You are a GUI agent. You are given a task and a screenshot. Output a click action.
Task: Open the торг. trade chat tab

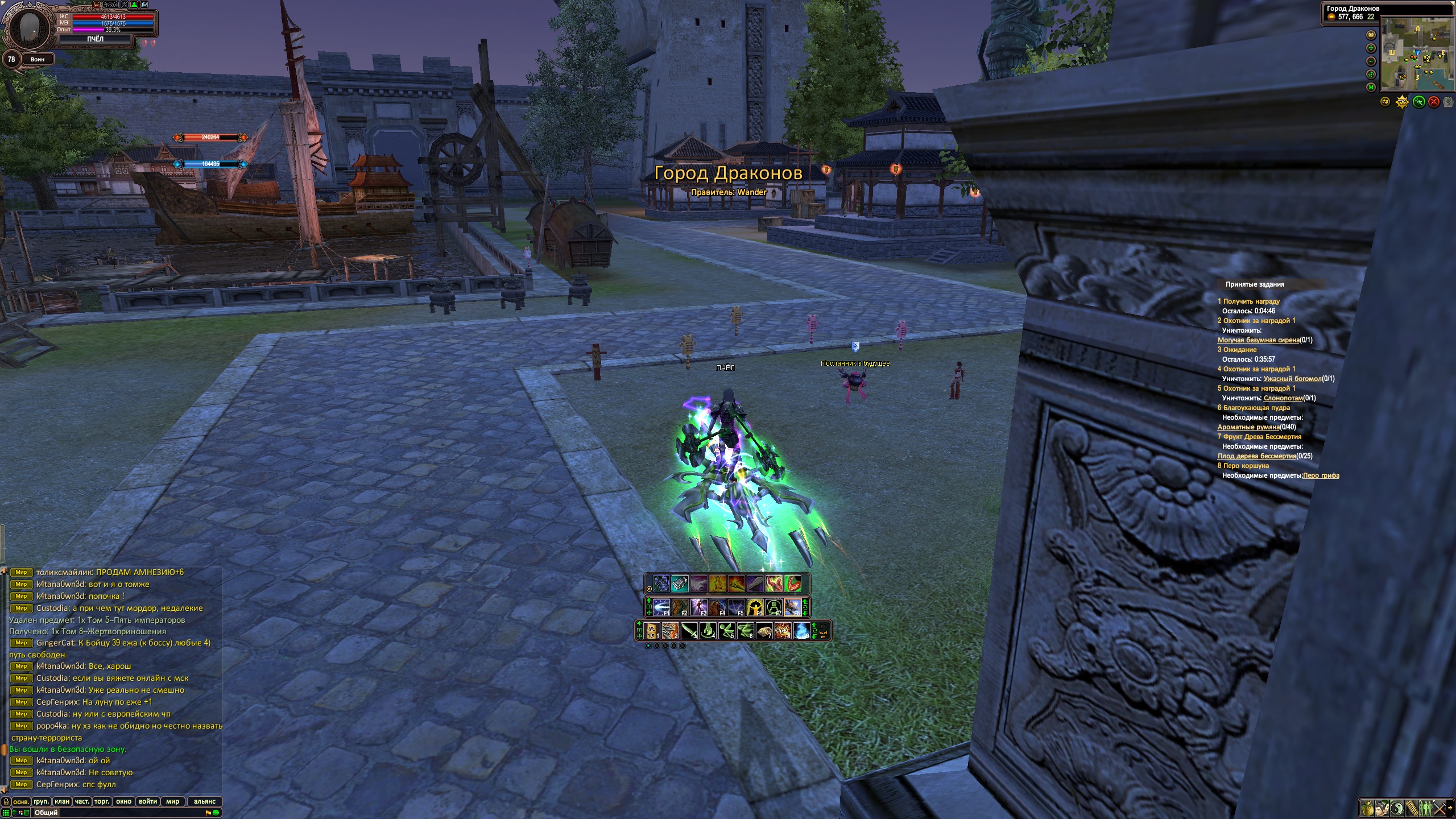101,801
